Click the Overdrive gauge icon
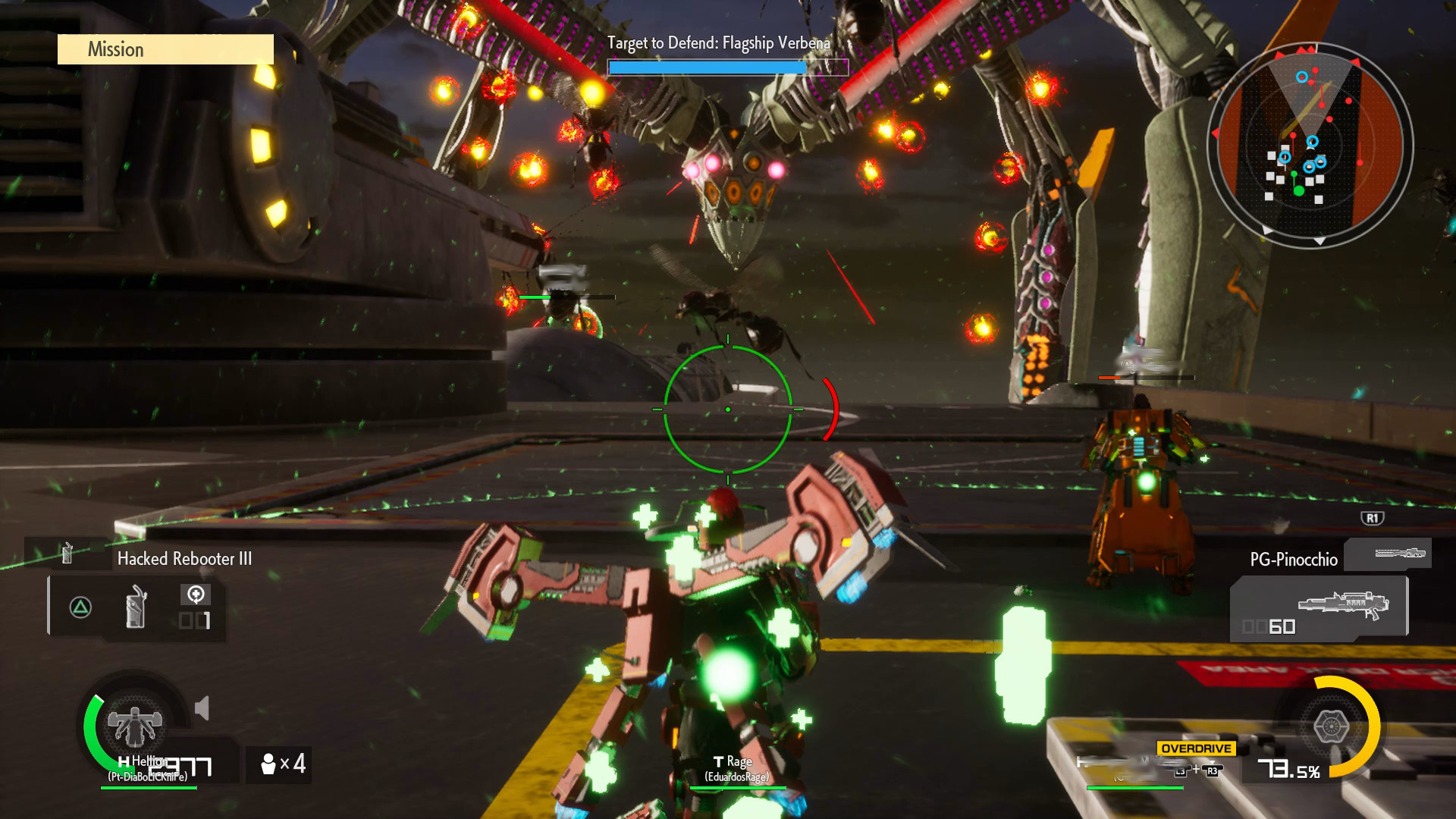Viewport: 1456px width, 819px height. (x=1330, y=726)
